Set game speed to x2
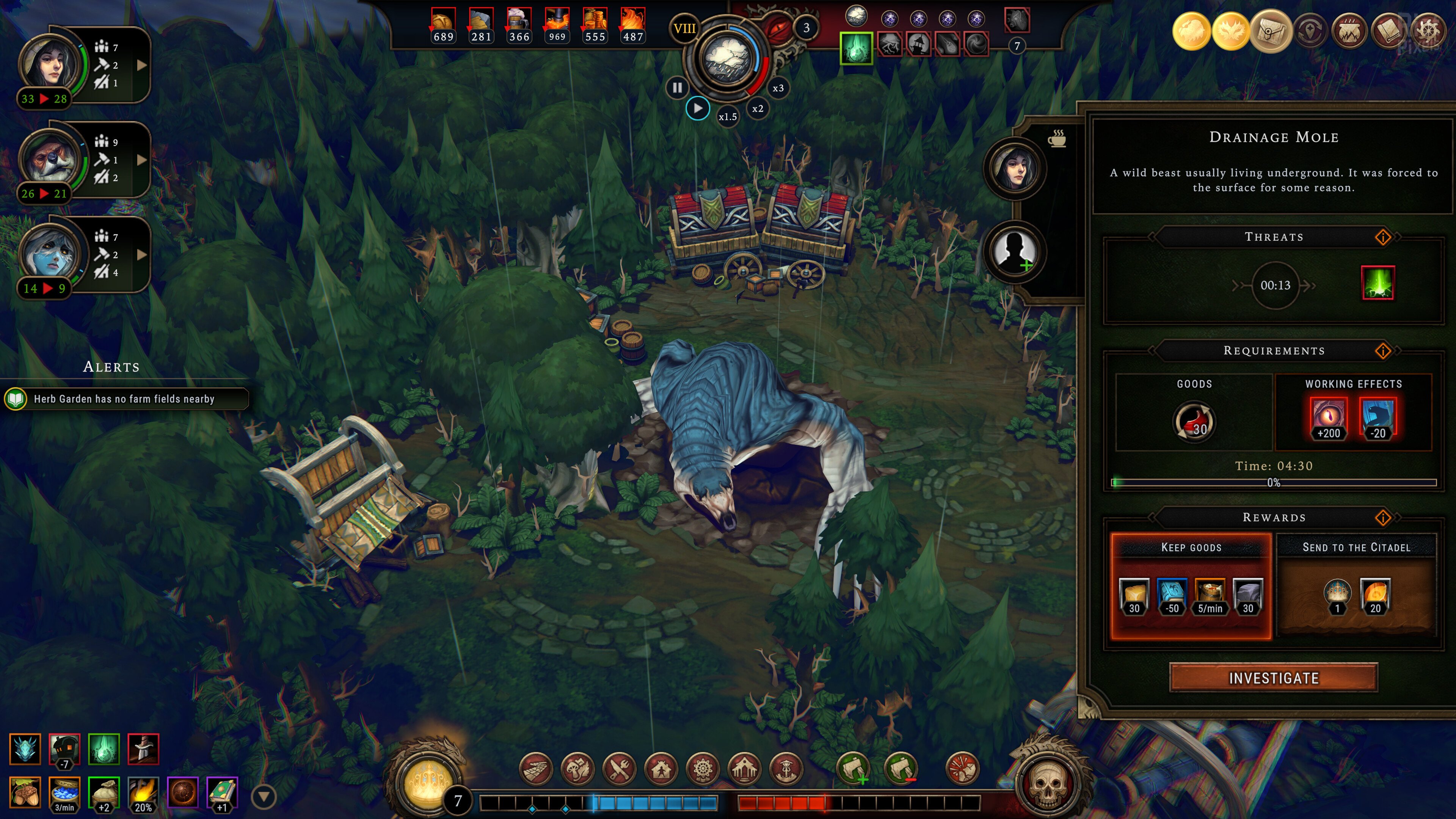 758,108
